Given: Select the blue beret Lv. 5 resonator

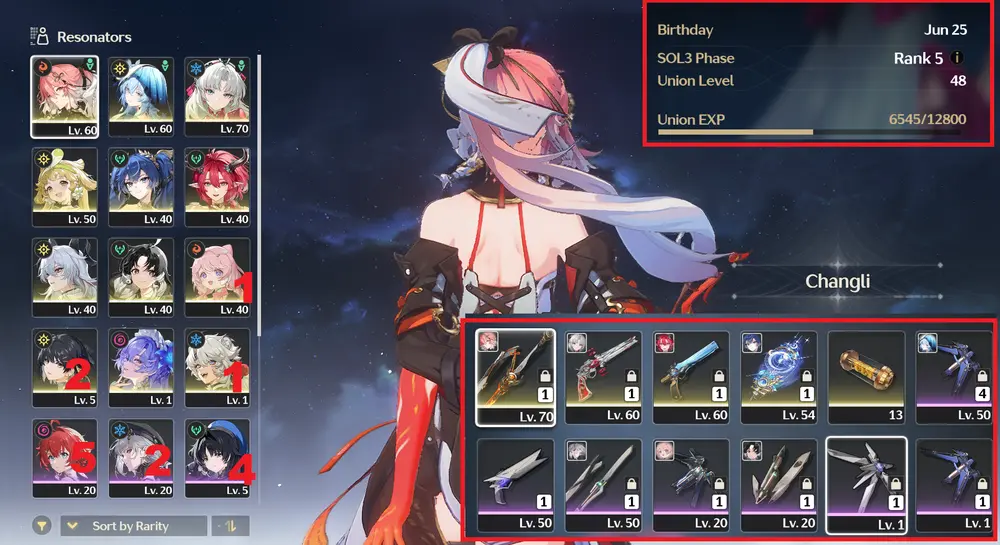Looking at the screenshot, I should click(217, 457).
